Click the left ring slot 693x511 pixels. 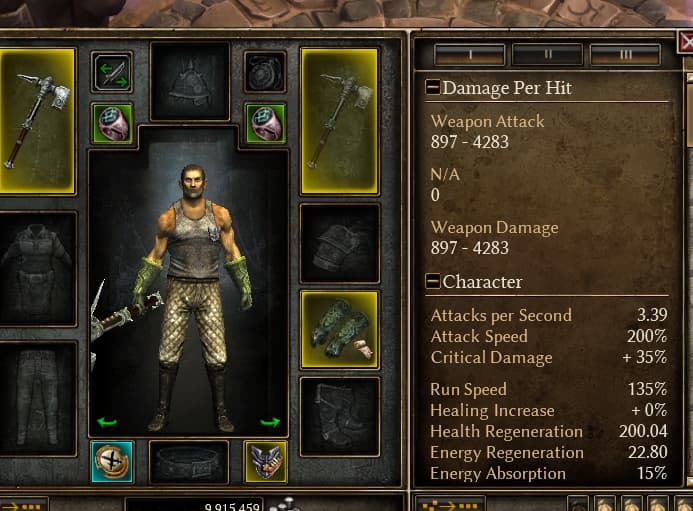coord(111,122)
